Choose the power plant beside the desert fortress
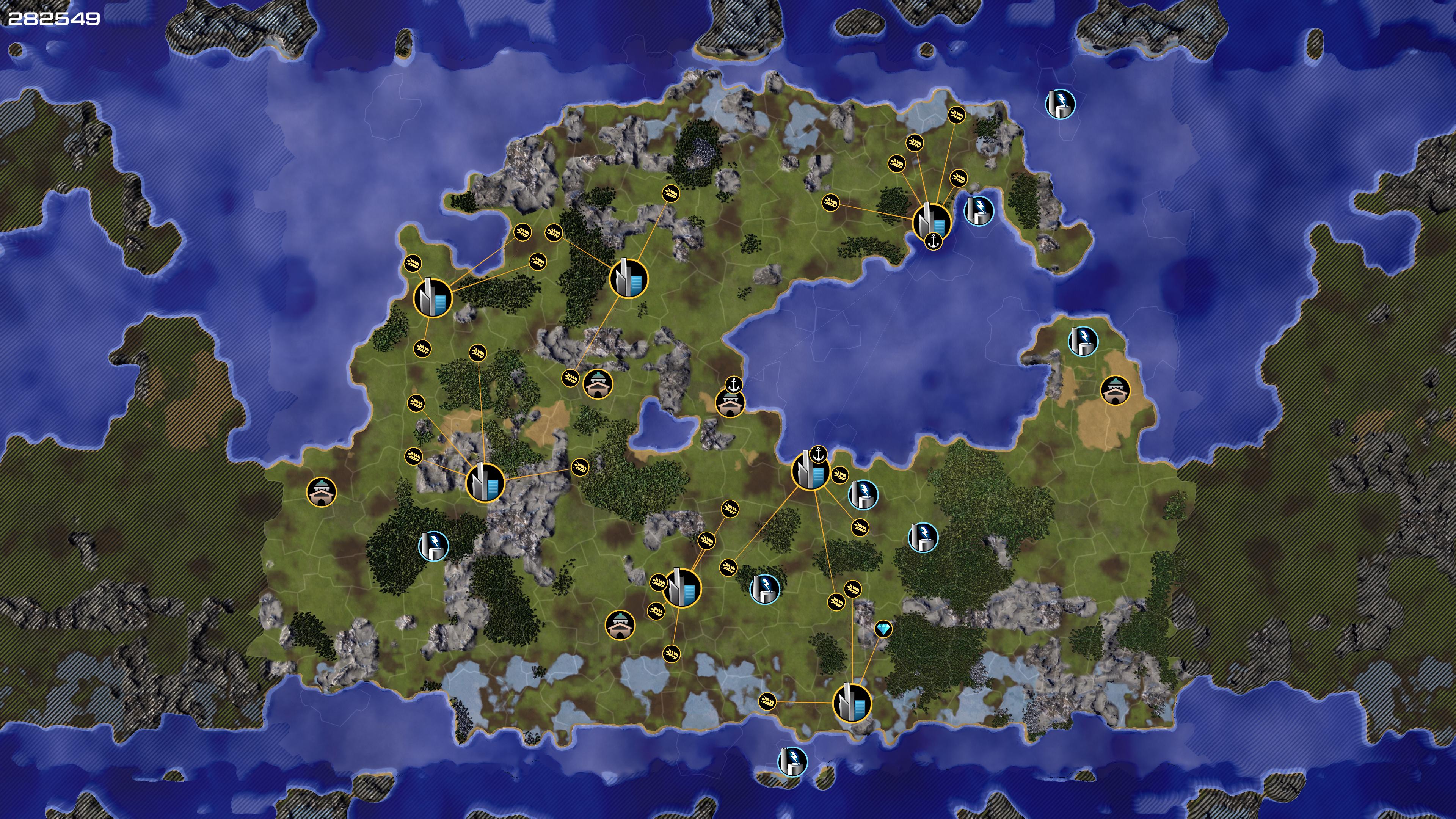Image resolution: width=1456 pixels, height=819 pixels. [1083, 341]
